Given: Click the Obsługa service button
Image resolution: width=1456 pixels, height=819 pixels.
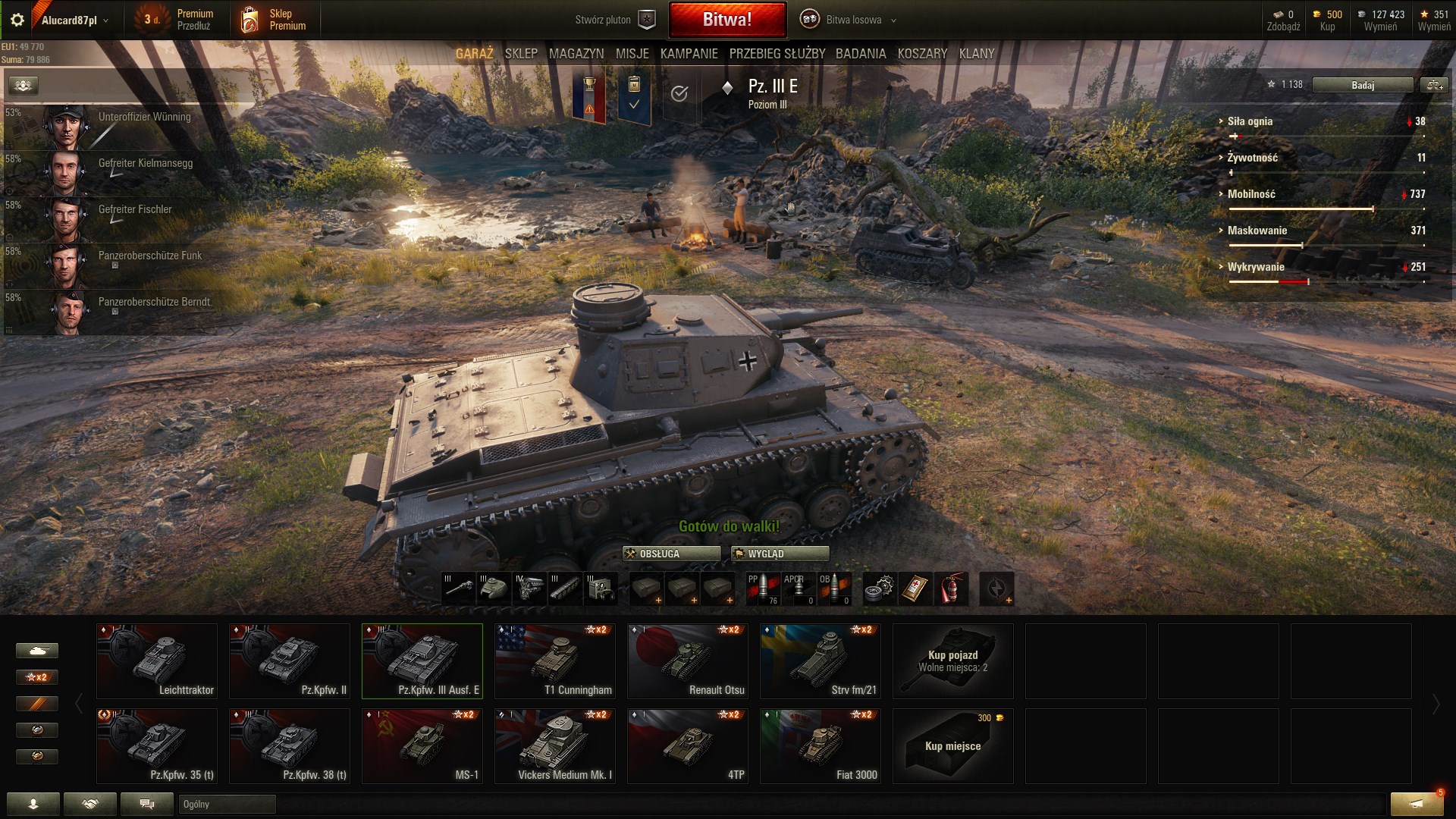Looking at the screenshot, I should (x=671, y=554).
